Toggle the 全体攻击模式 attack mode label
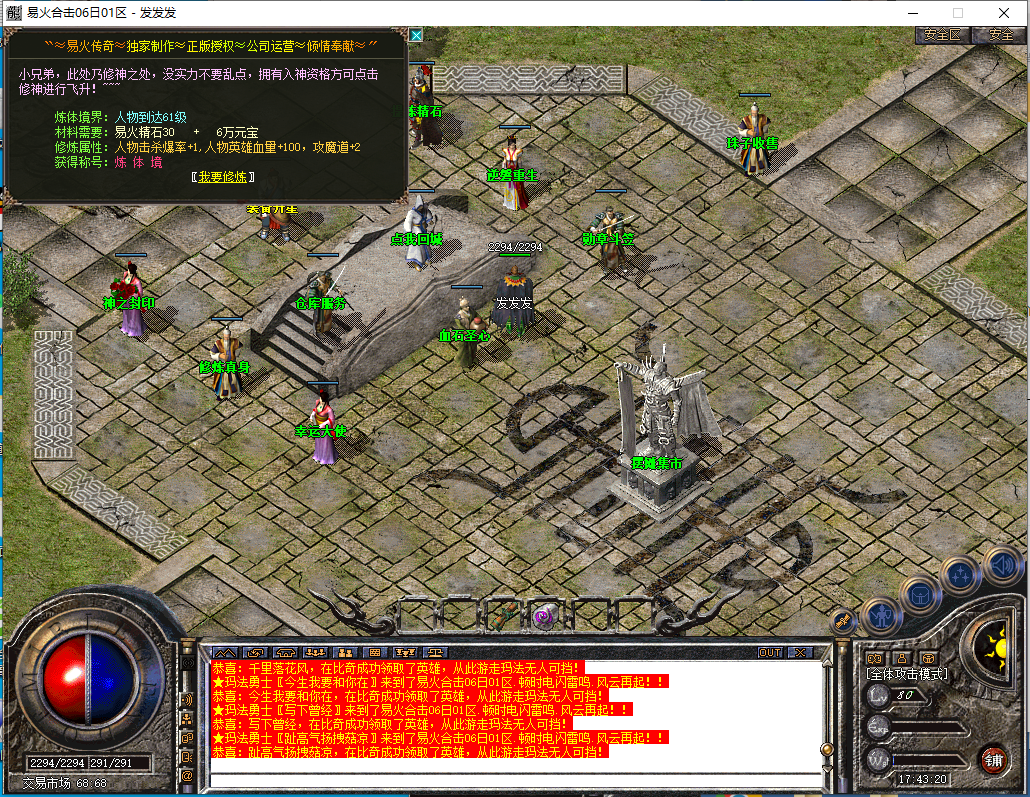This screenshot has width=1030, height=797. [x=906, y=674]
